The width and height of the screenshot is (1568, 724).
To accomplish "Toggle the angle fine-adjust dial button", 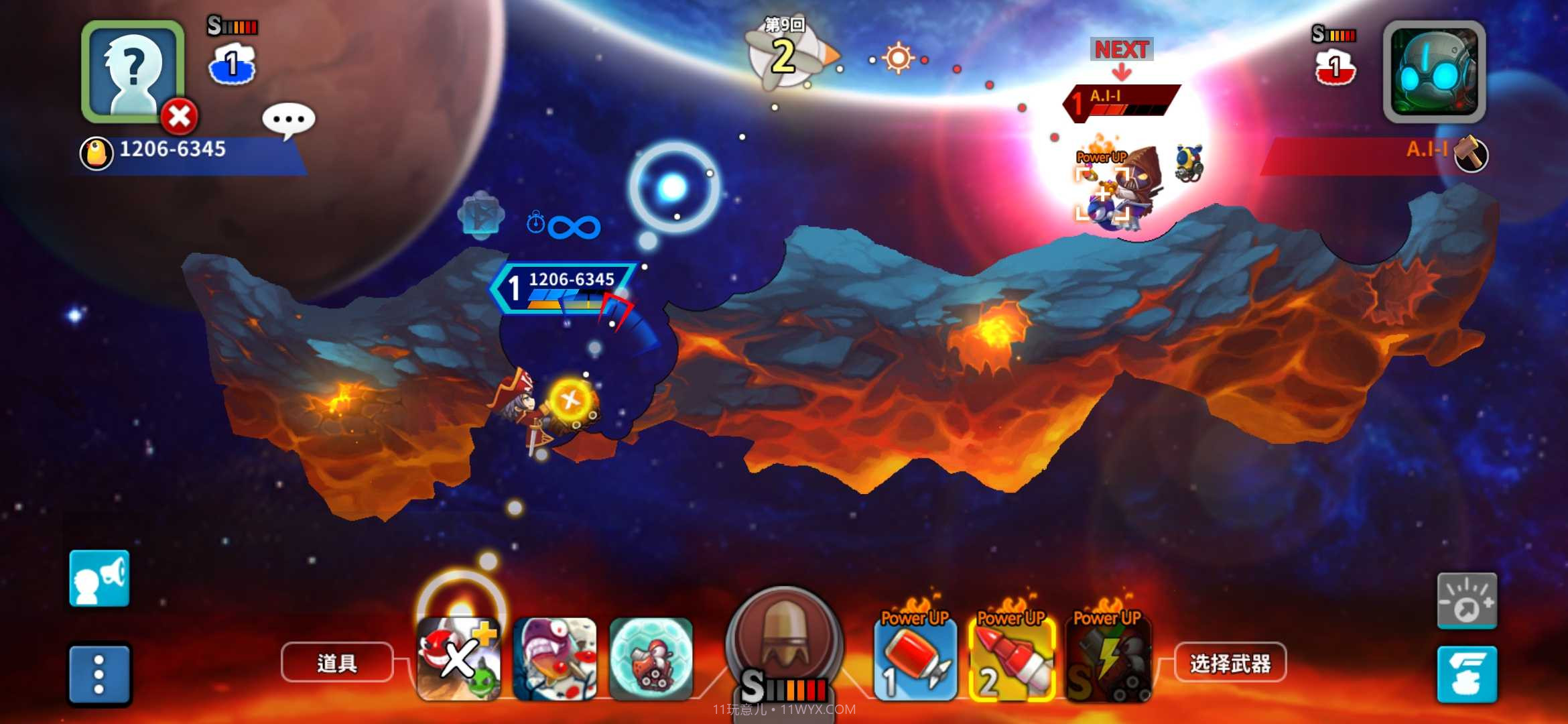I will click(1467, 601).
